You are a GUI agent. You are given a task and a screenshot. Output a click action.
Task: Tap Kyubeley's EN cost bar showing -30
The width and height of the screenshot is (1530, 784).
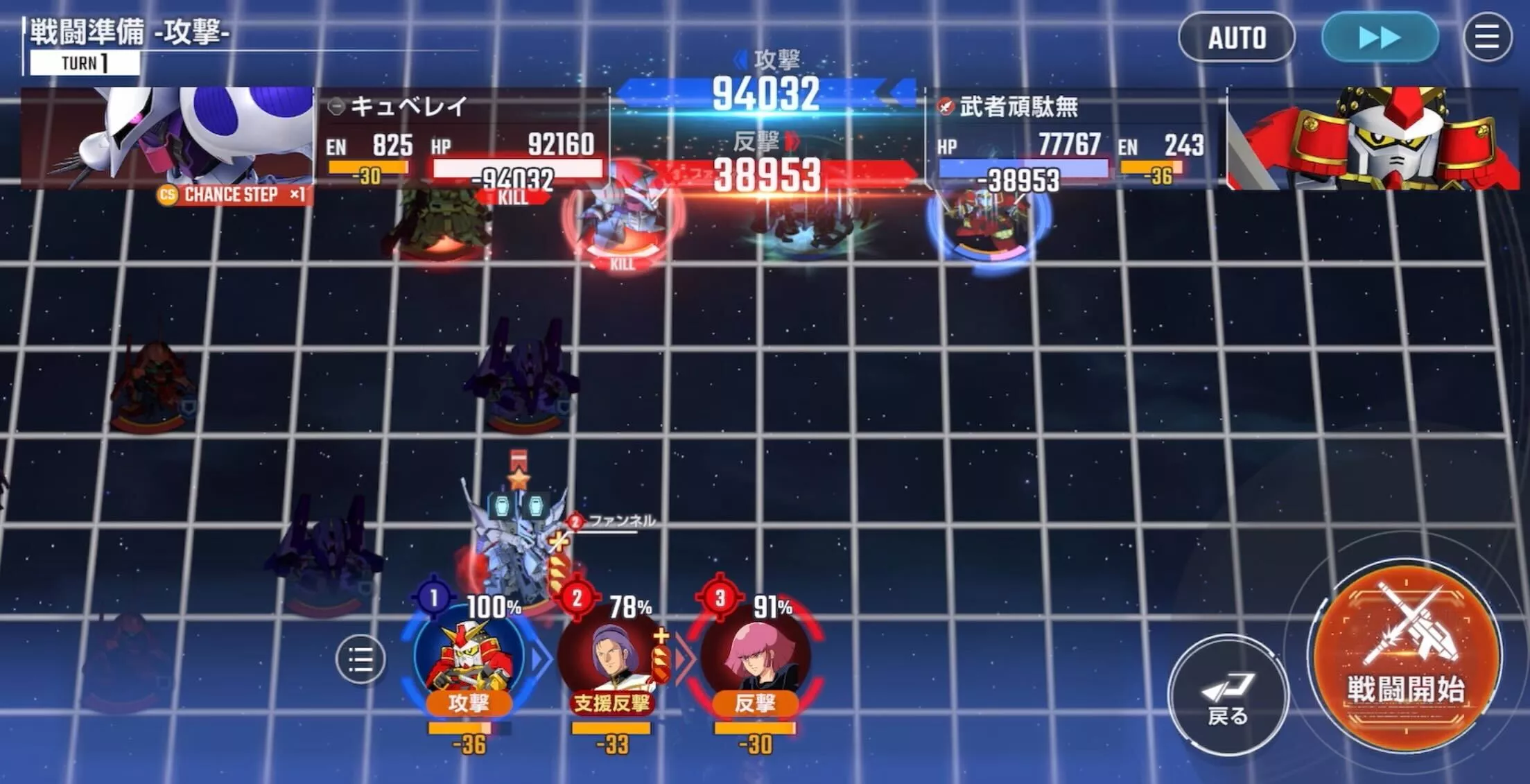point(367,166)
